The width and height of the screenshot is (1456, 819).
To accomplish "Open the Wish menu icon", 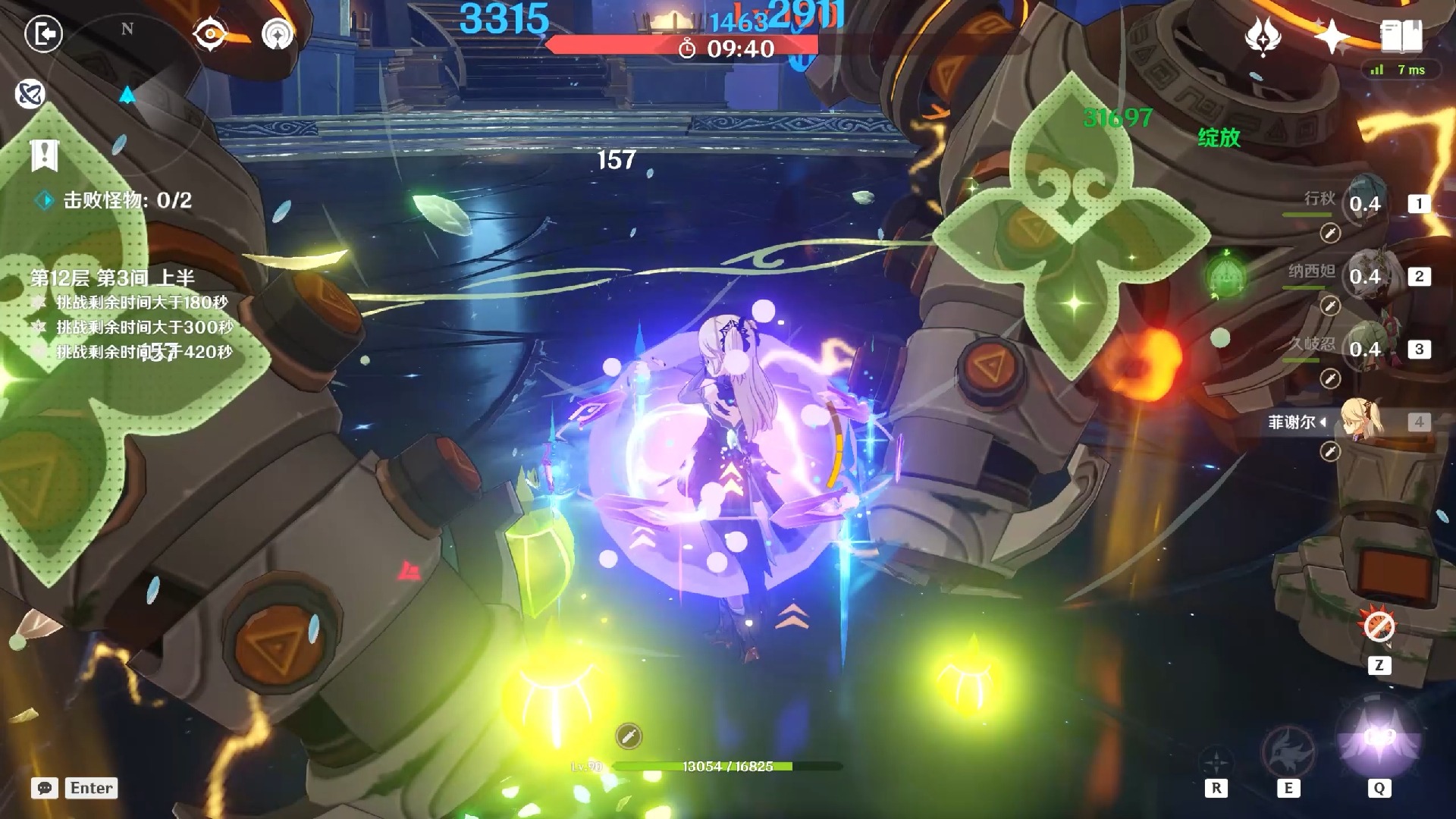I will pos(1263,36).
